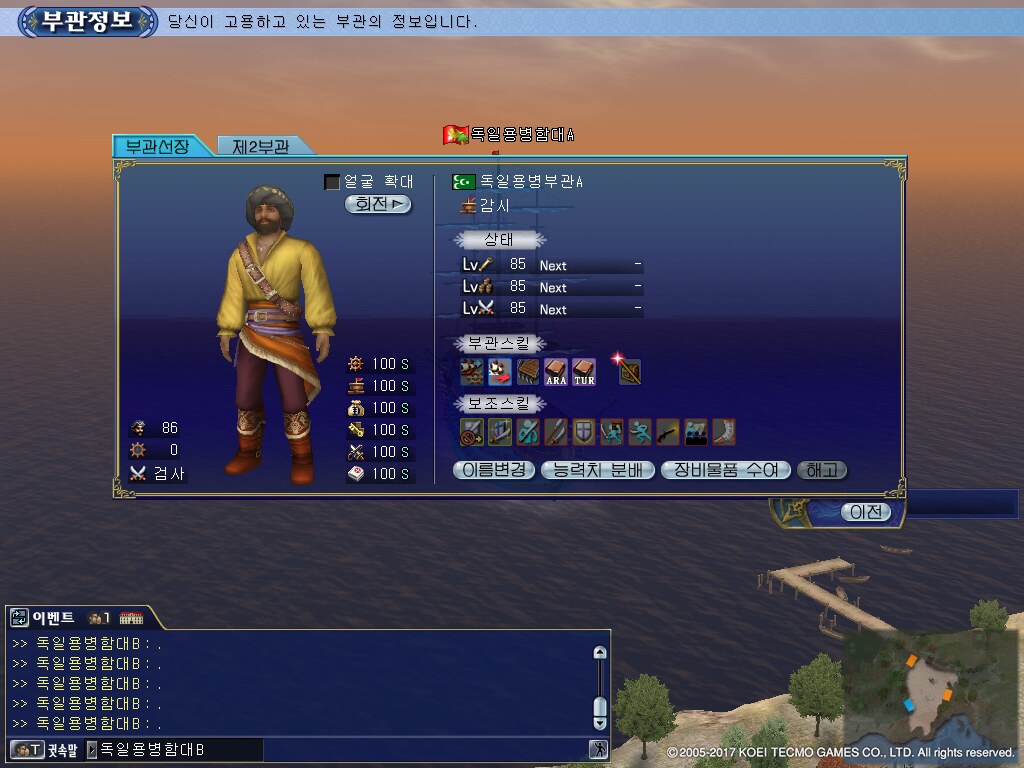The height and width of the screenshot is (768, 1024).
Task: Select the cross shield auxiliary skill icon
Action: coord(584,432)
